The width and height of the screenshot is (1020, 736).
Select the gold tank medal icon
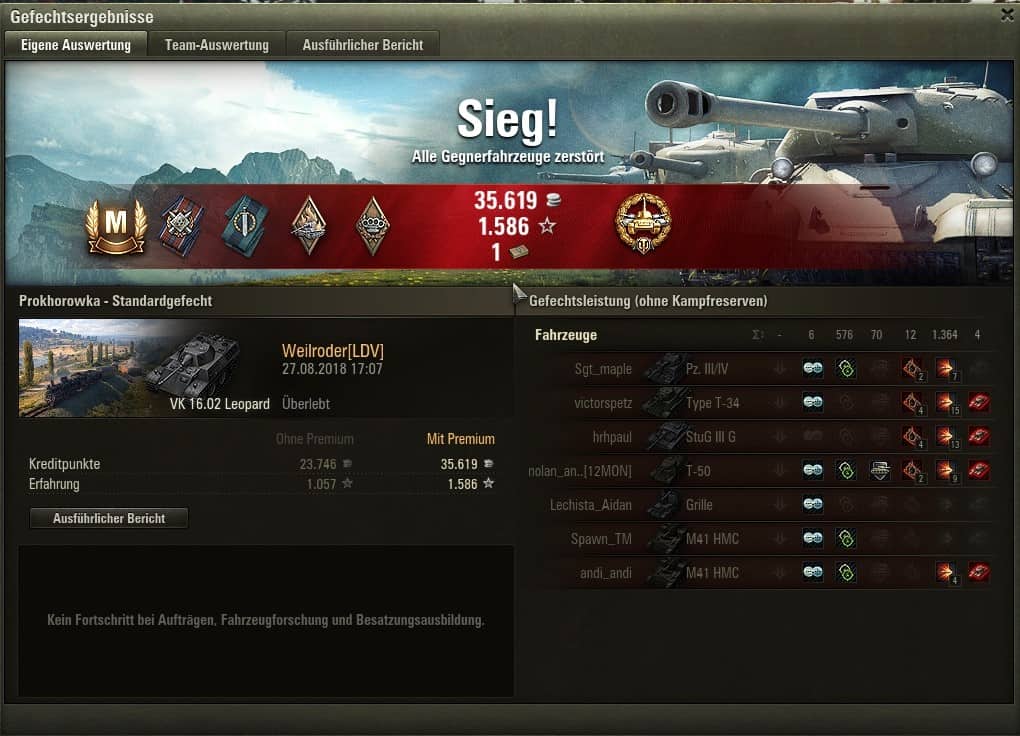point(643,222)
